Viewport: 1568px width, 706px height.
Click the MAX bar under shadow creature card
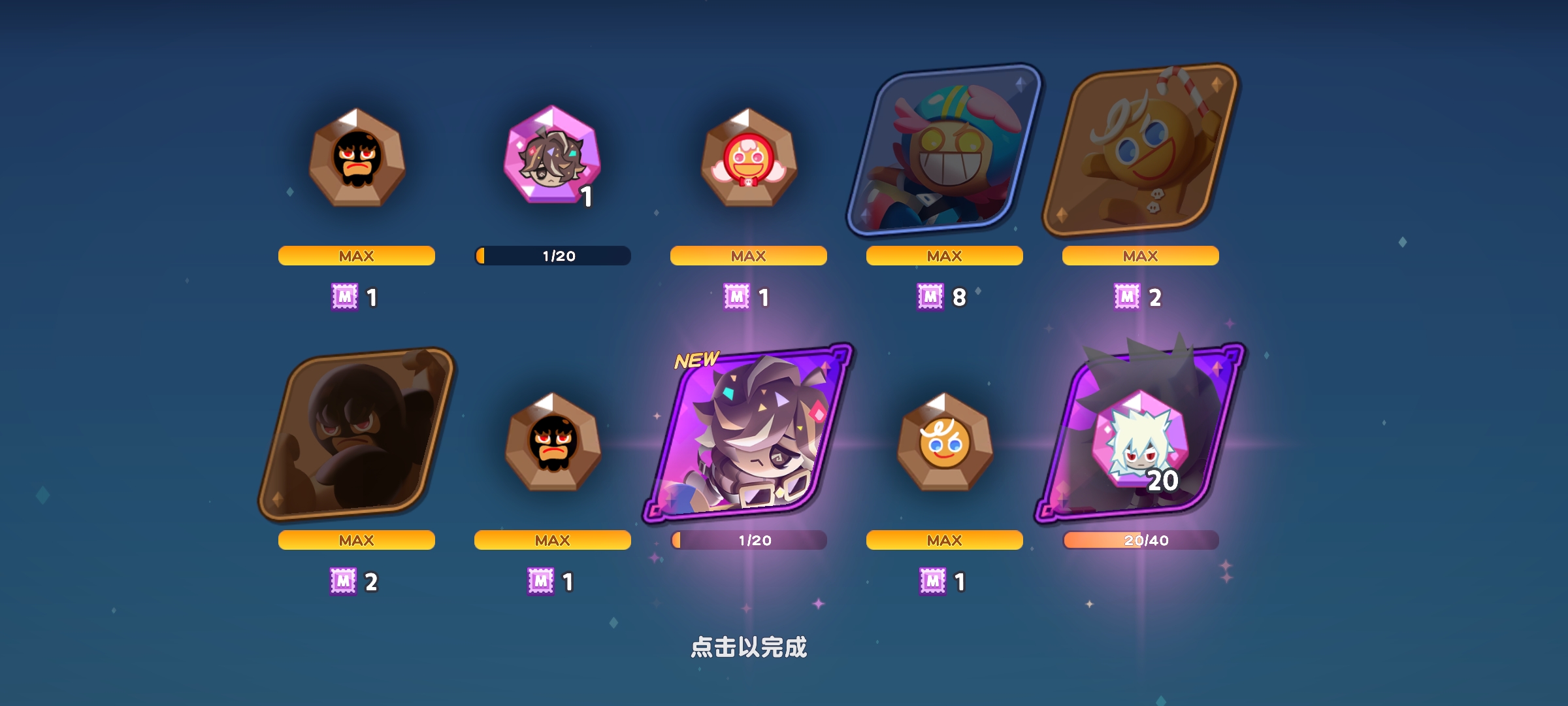356,541
